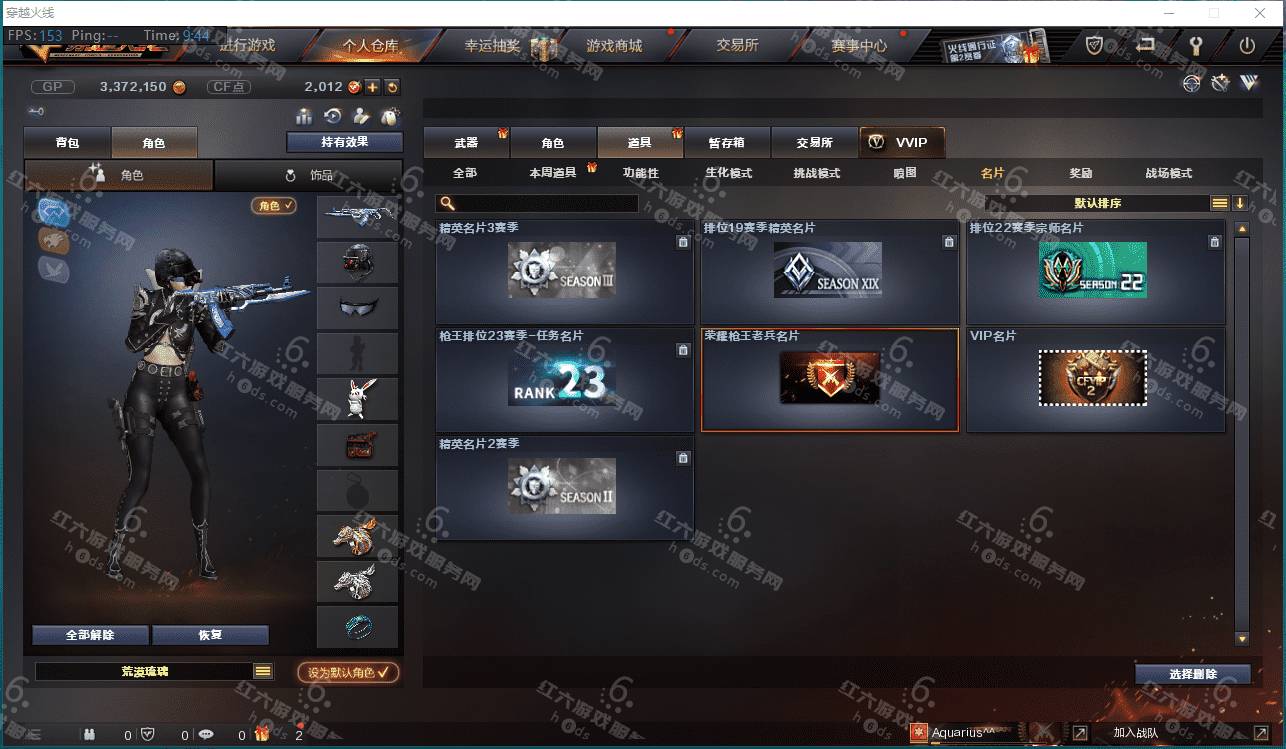Image resolution: width=1286 pixels, height=749 pixels.
Task: Click the 恢复 restore button
Action: 210,635
